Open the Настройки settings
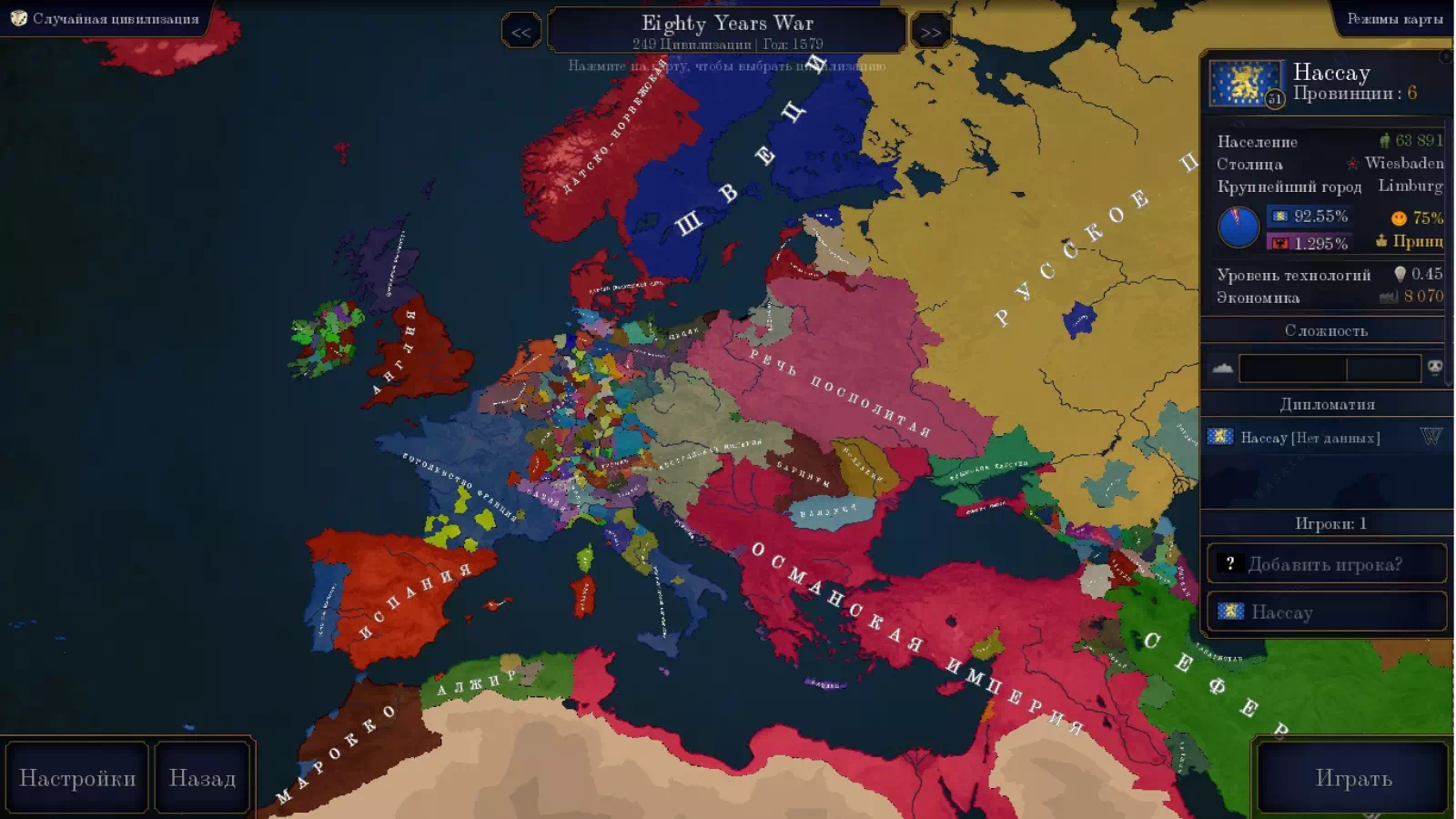The width and height of the screenshot is (1456, 819). [77, 778]
